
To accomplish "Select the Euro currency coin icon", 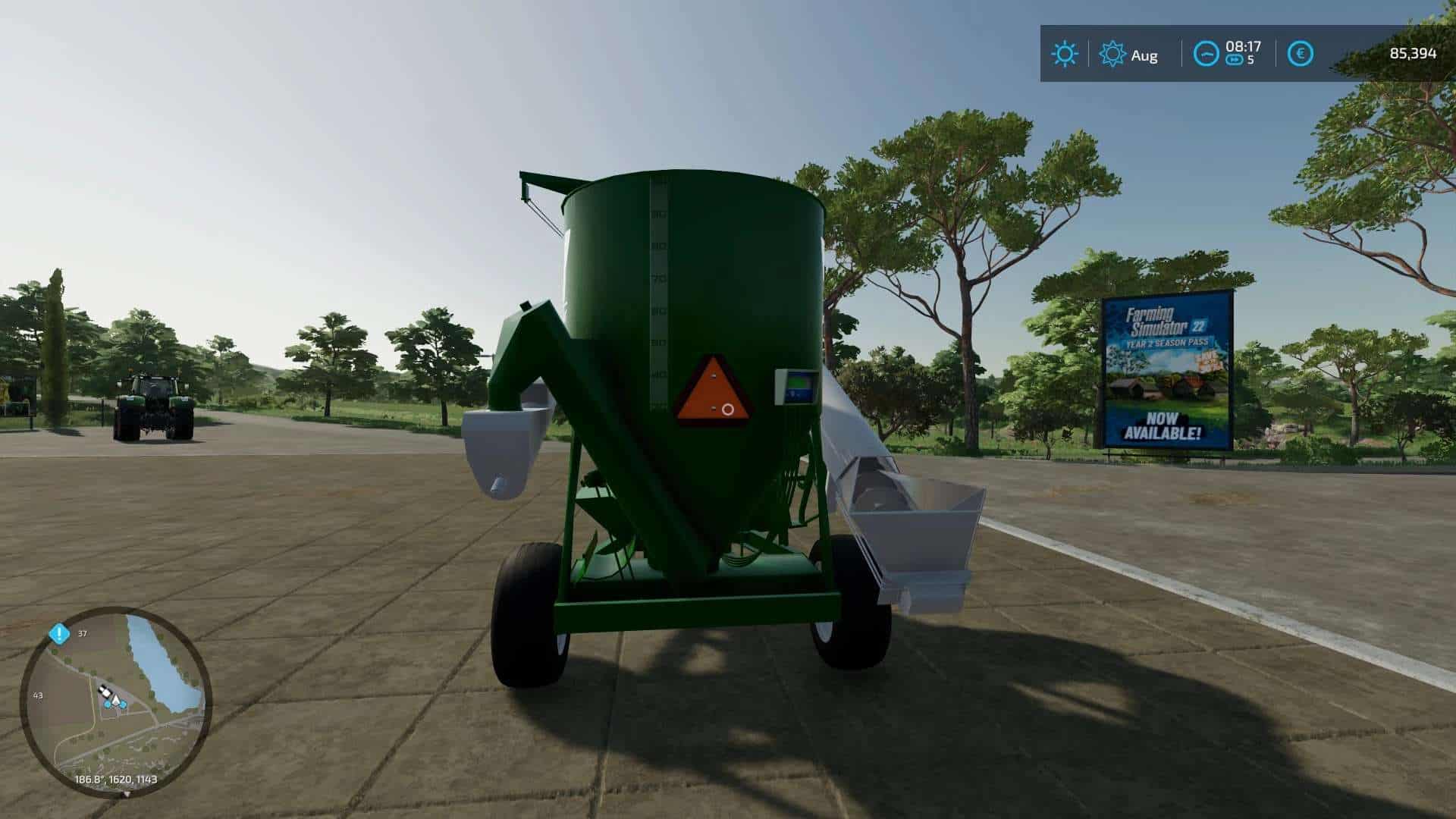I will tap(1301, 53).
